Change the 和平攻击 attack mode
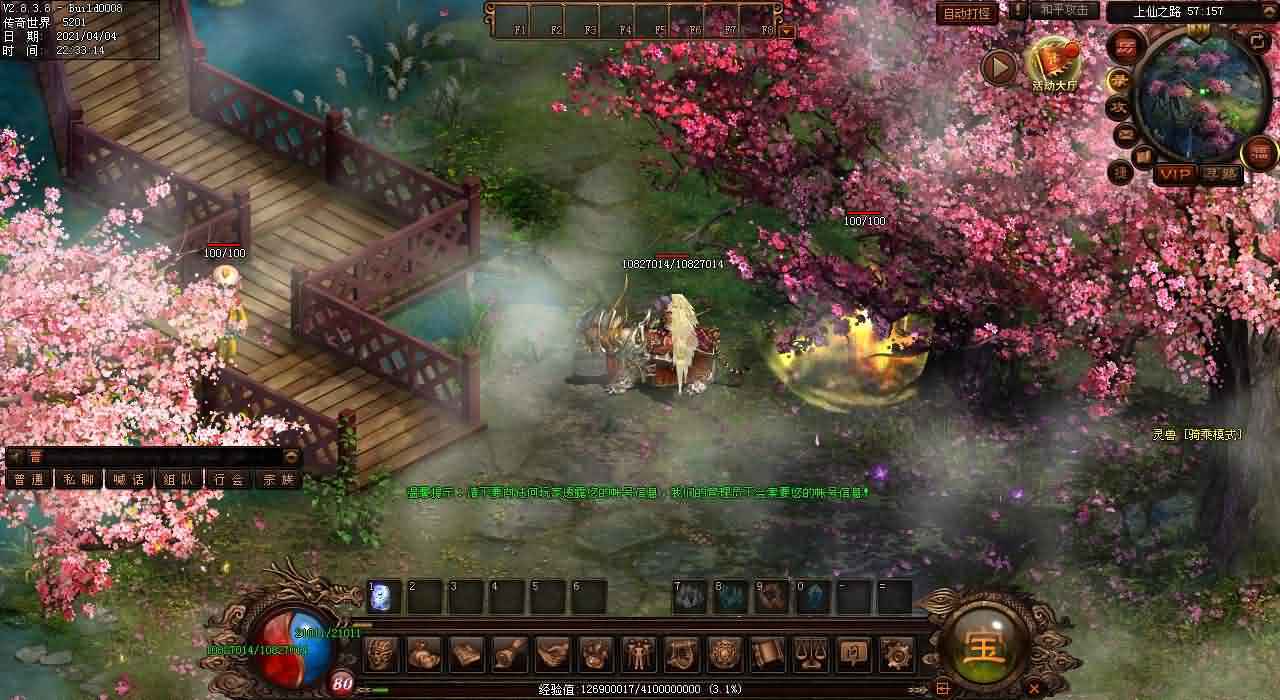Viewport: 1280px width, 700px height. (x=1064, y=10)
